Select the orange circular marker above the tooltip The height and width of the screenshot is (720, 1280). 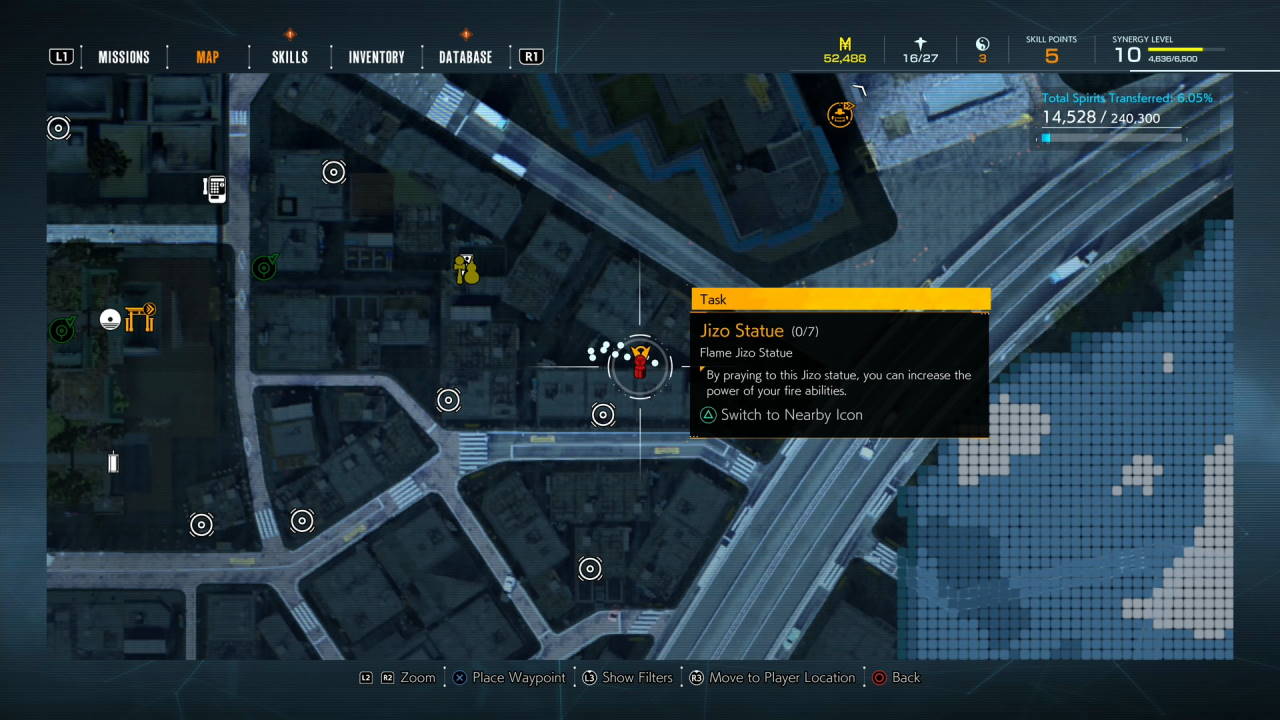(x=840, y=114)
